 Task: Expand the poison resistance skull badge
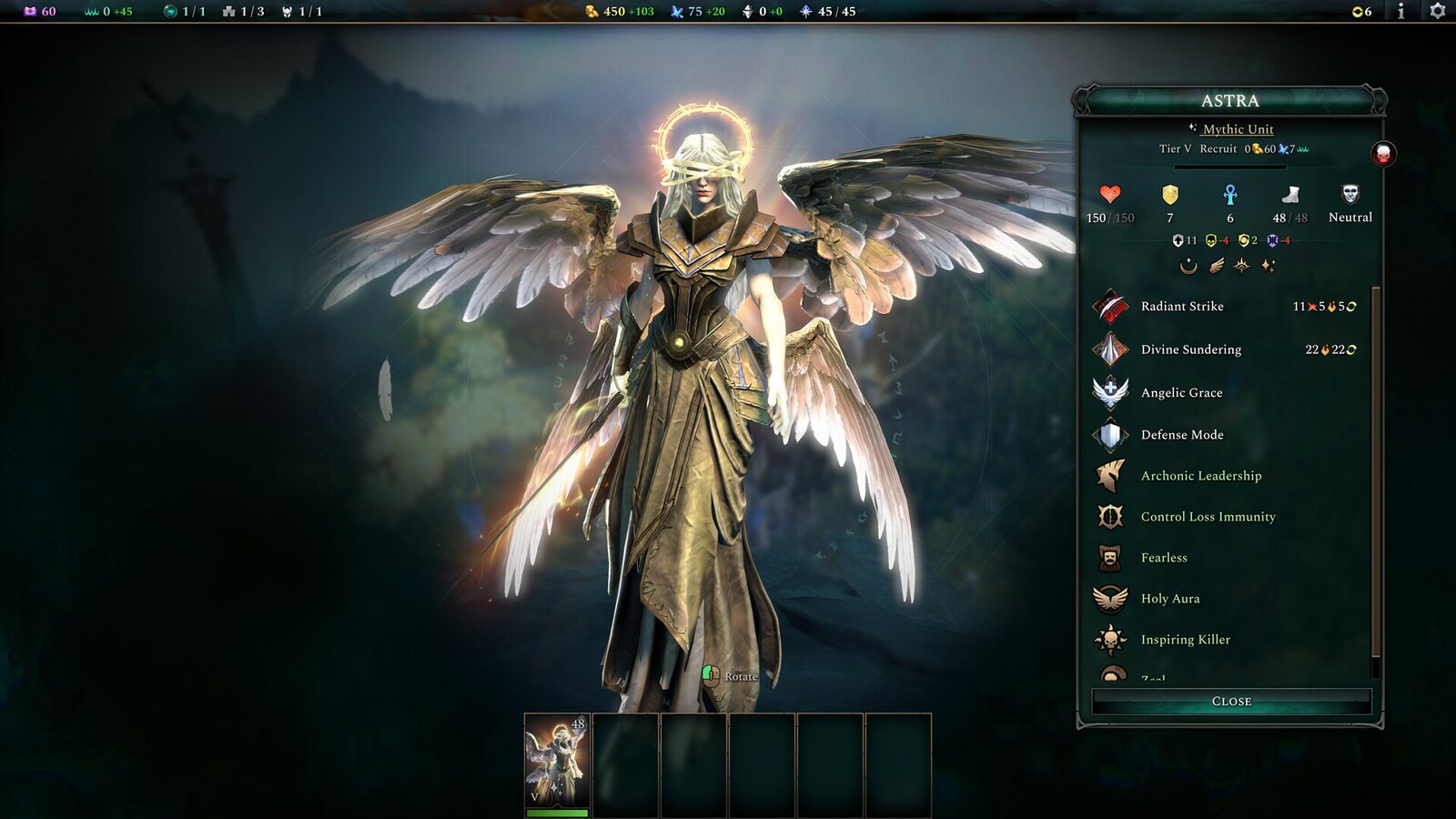[1211, 239]
